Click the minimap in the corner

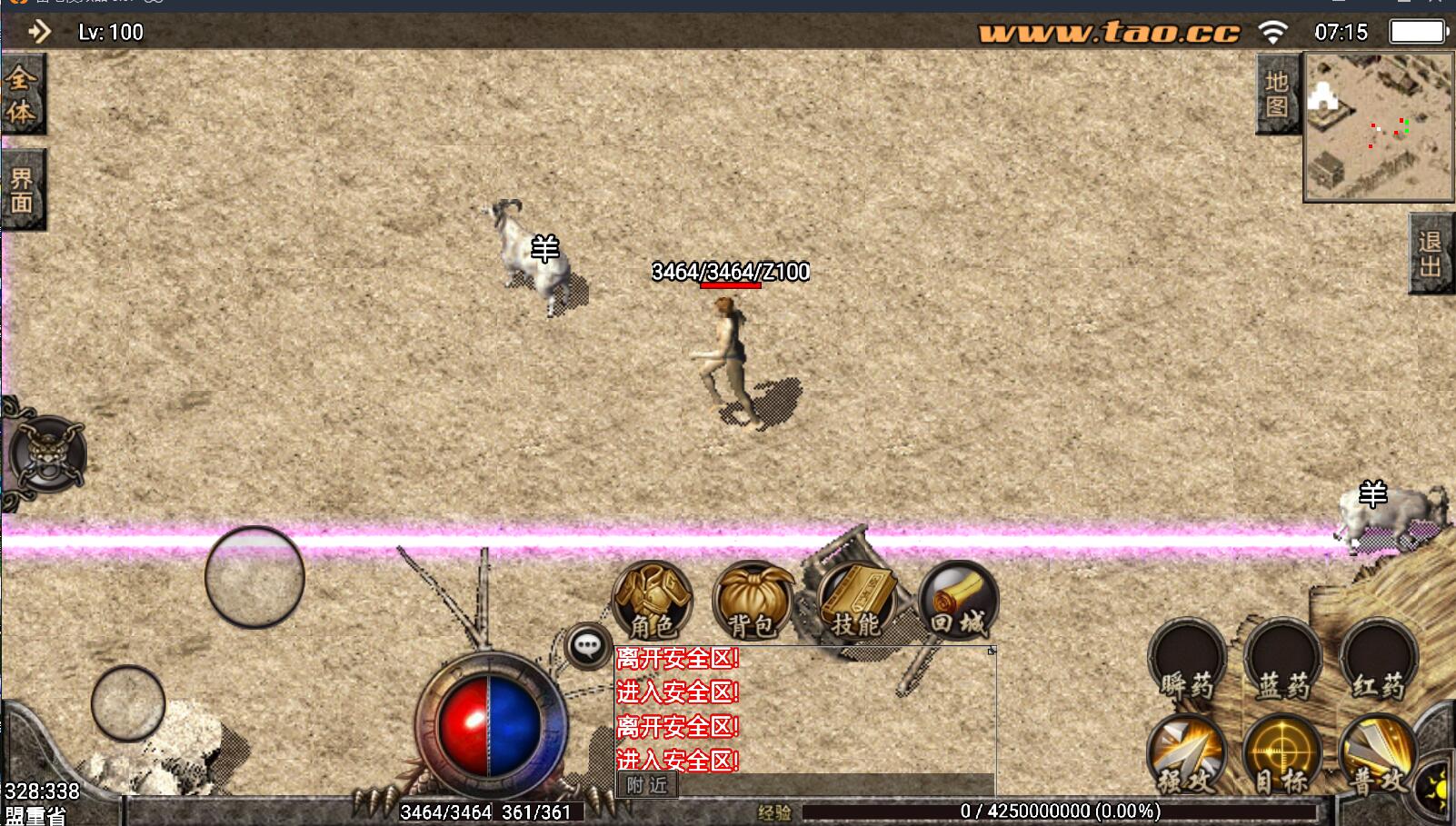pos(1379,126)
